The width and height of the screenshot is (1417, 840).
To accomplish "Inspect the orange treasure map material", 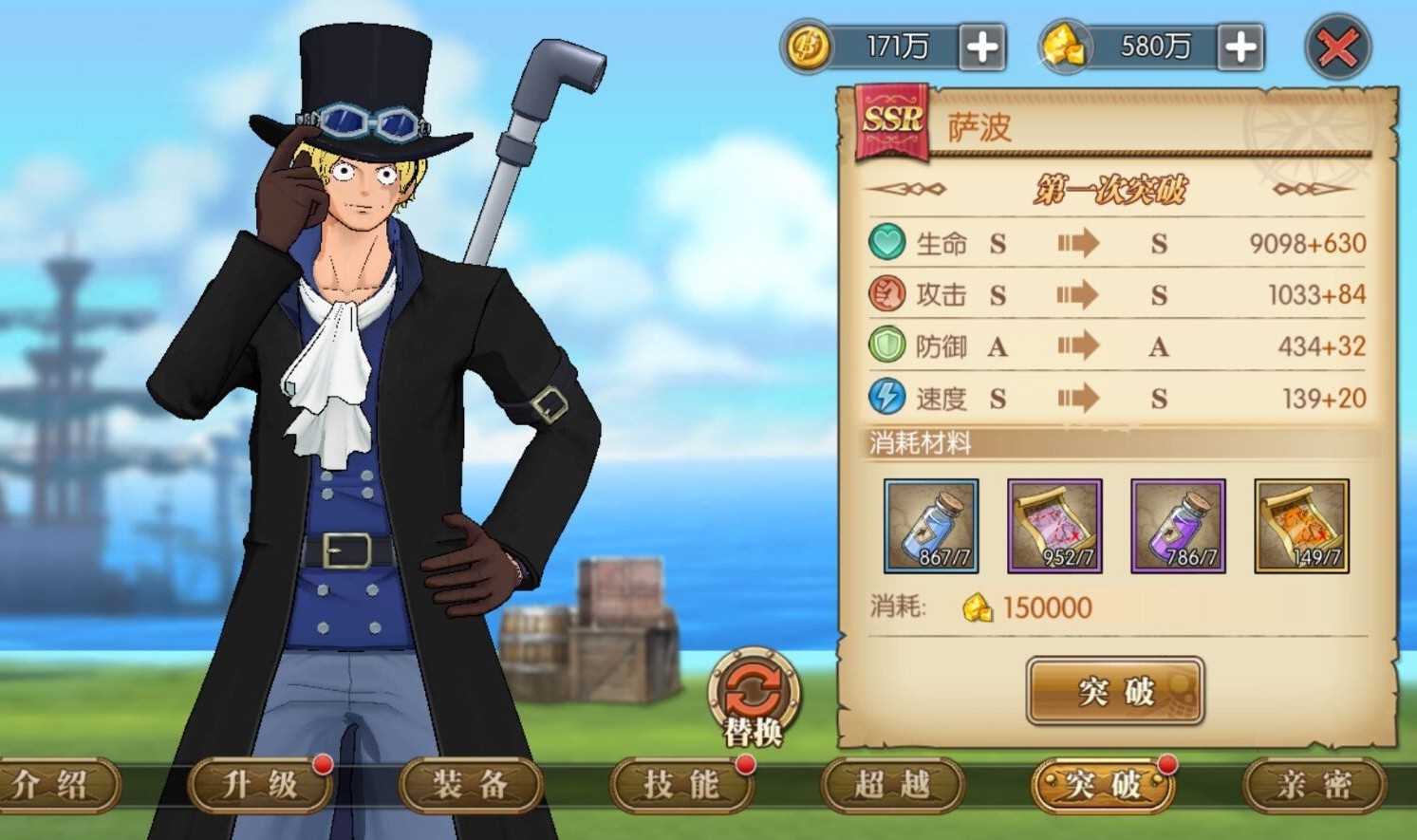I will tap(1301, 526).
